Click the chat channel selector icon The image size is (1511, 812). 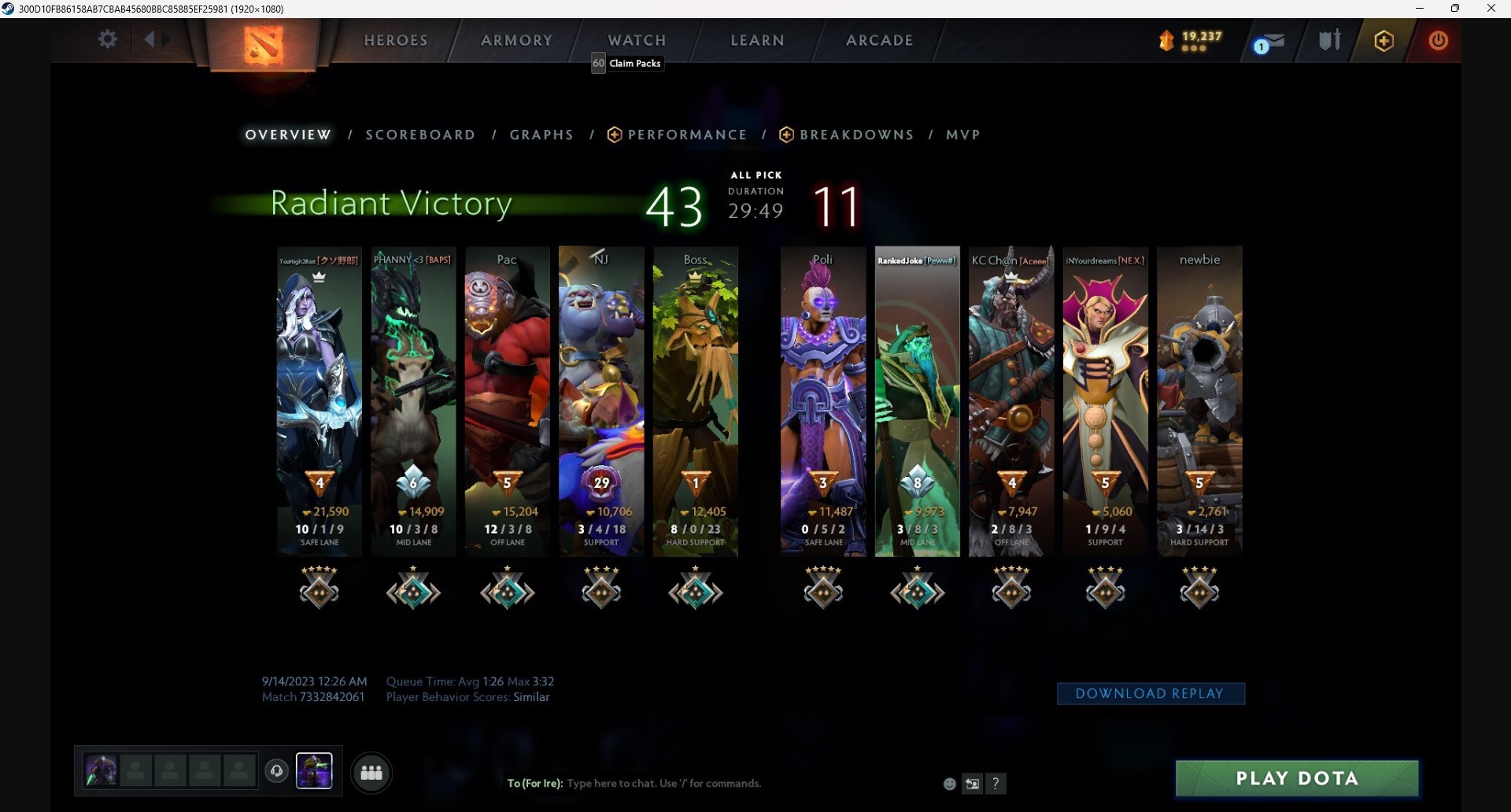click(973, 783)
